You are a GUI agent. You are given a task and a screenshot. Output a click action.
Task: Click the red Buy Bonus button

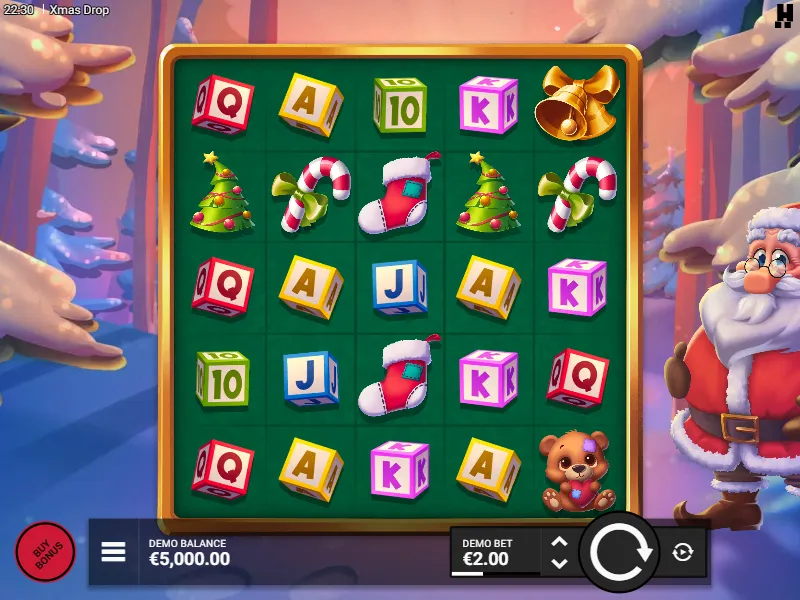click(45, 552)
